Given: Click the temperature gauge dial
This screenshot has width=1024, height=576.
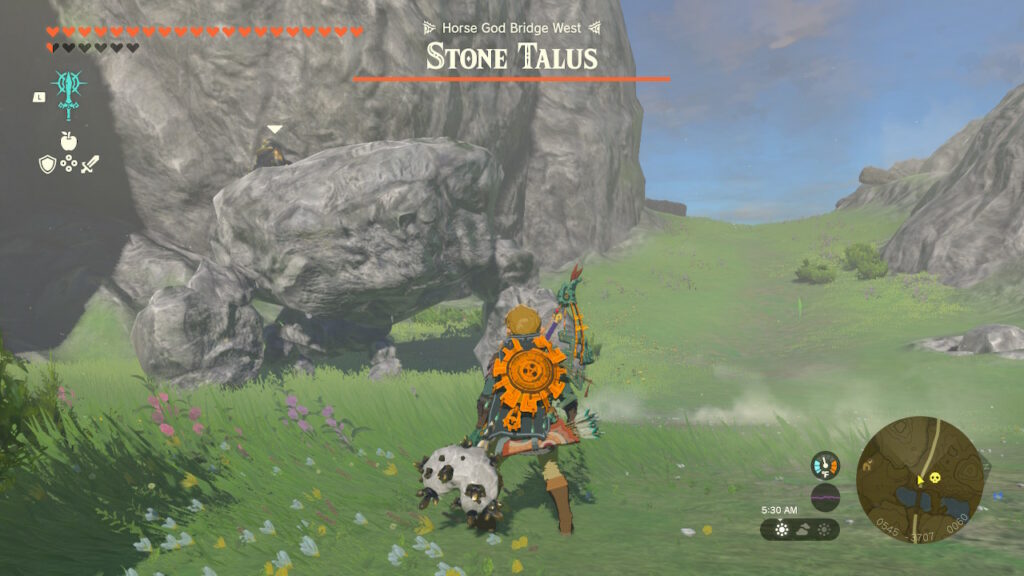Looking at the screenshot, I should click(825, 465).
